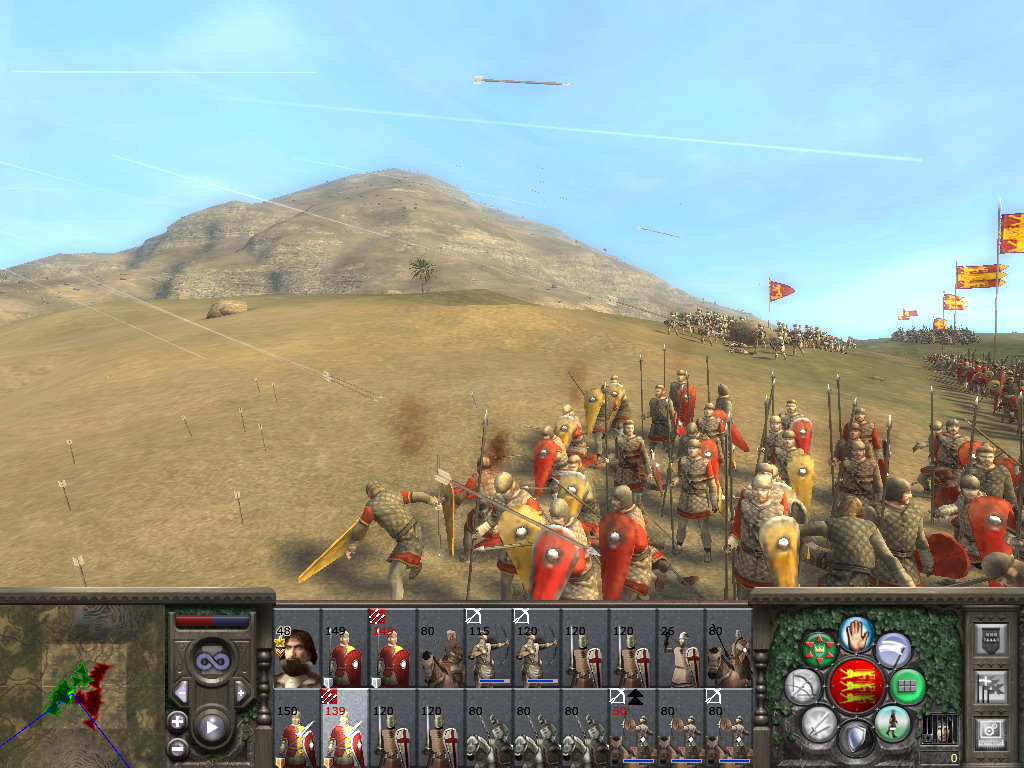Click the infinity symbol speed button
Image resolution: width=1024 pixels, height=768 pixels.
point(211,660)
